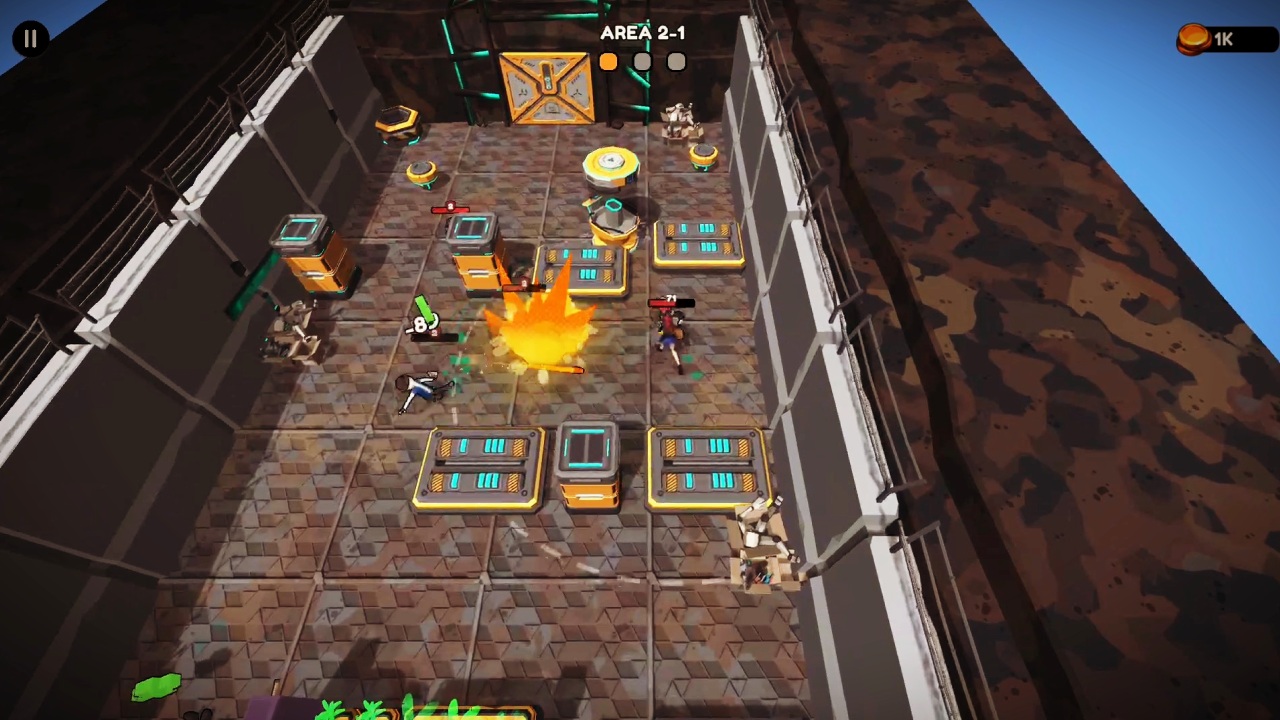This screenshot has width=1280, height=720.
Task: Select the yellow alarm-bell turret near the top
Action: coord(612,165)
